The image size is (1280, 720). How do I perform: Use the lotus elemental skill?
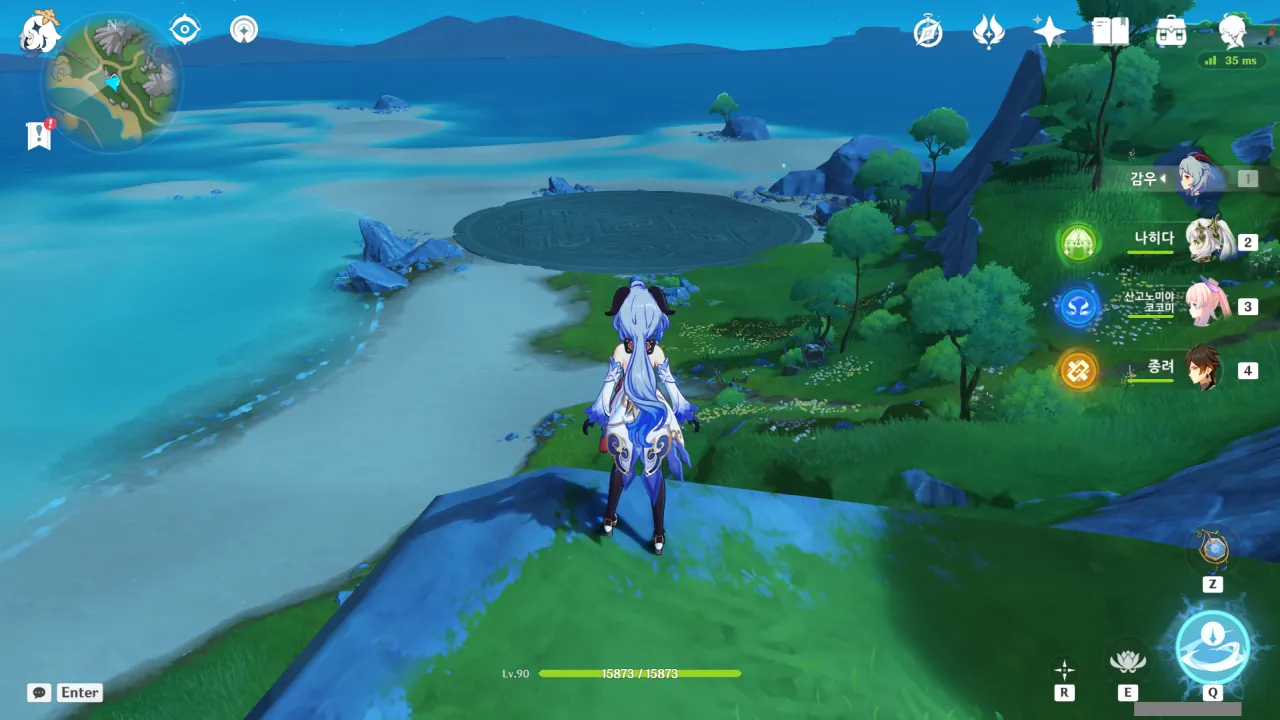1128,660
